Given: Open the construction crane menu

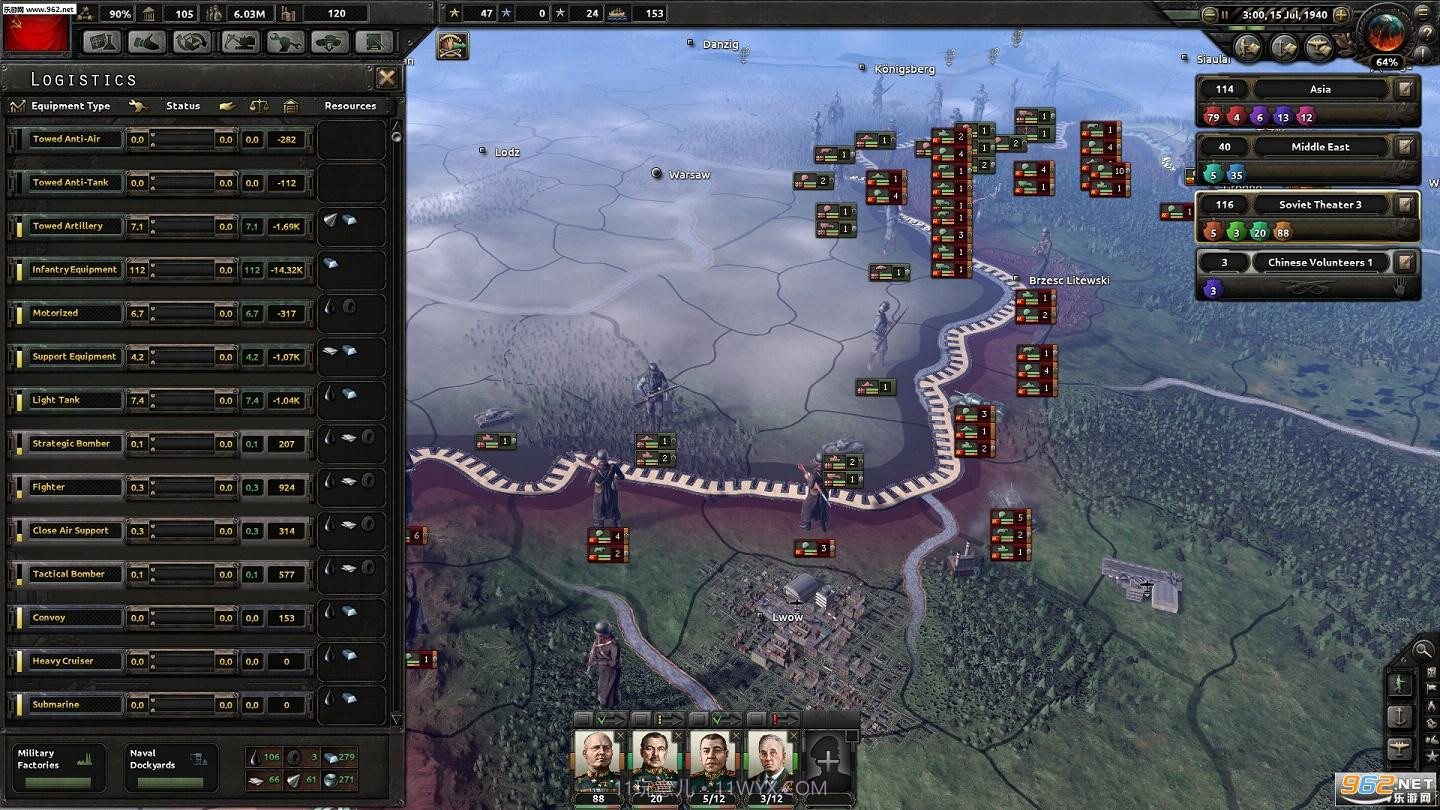Looking at the screenshot, I should point(239,42).
